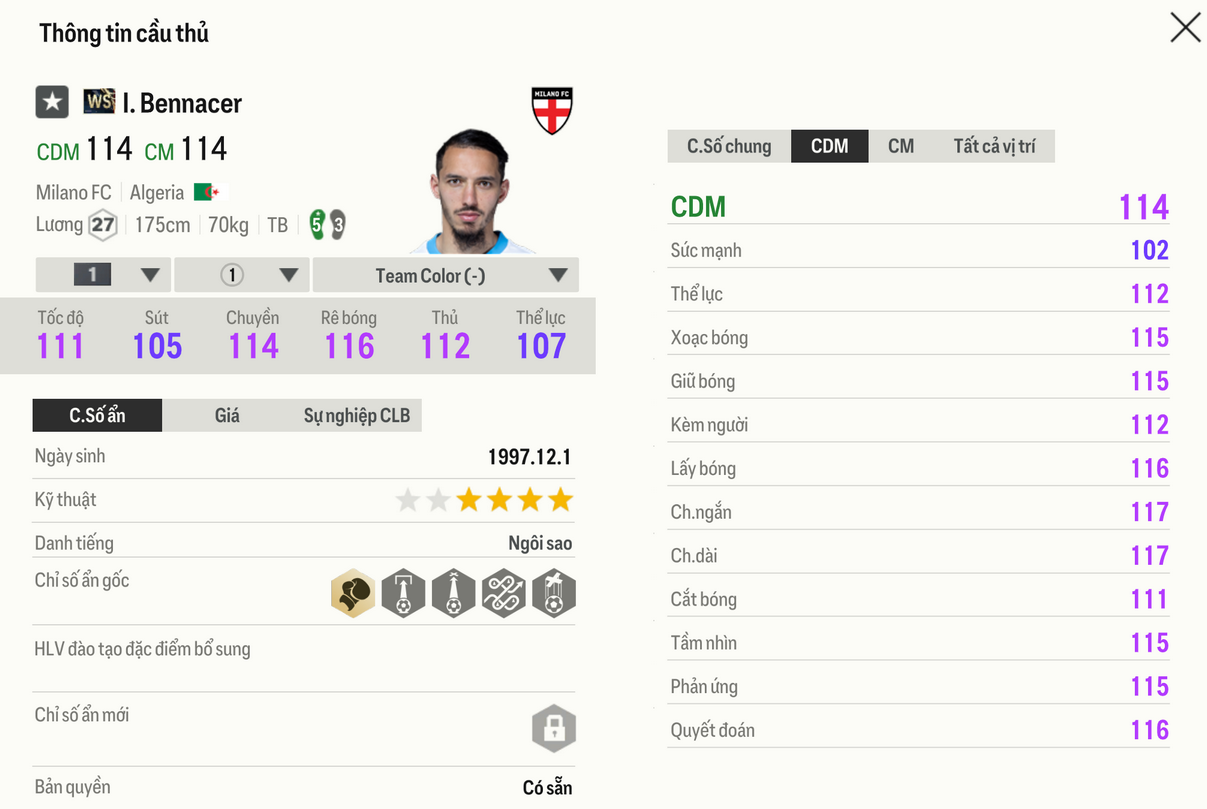The width and height of the screenshot is (1207, 809).
Task: Close the player info panel
Action: (1185, 28)
